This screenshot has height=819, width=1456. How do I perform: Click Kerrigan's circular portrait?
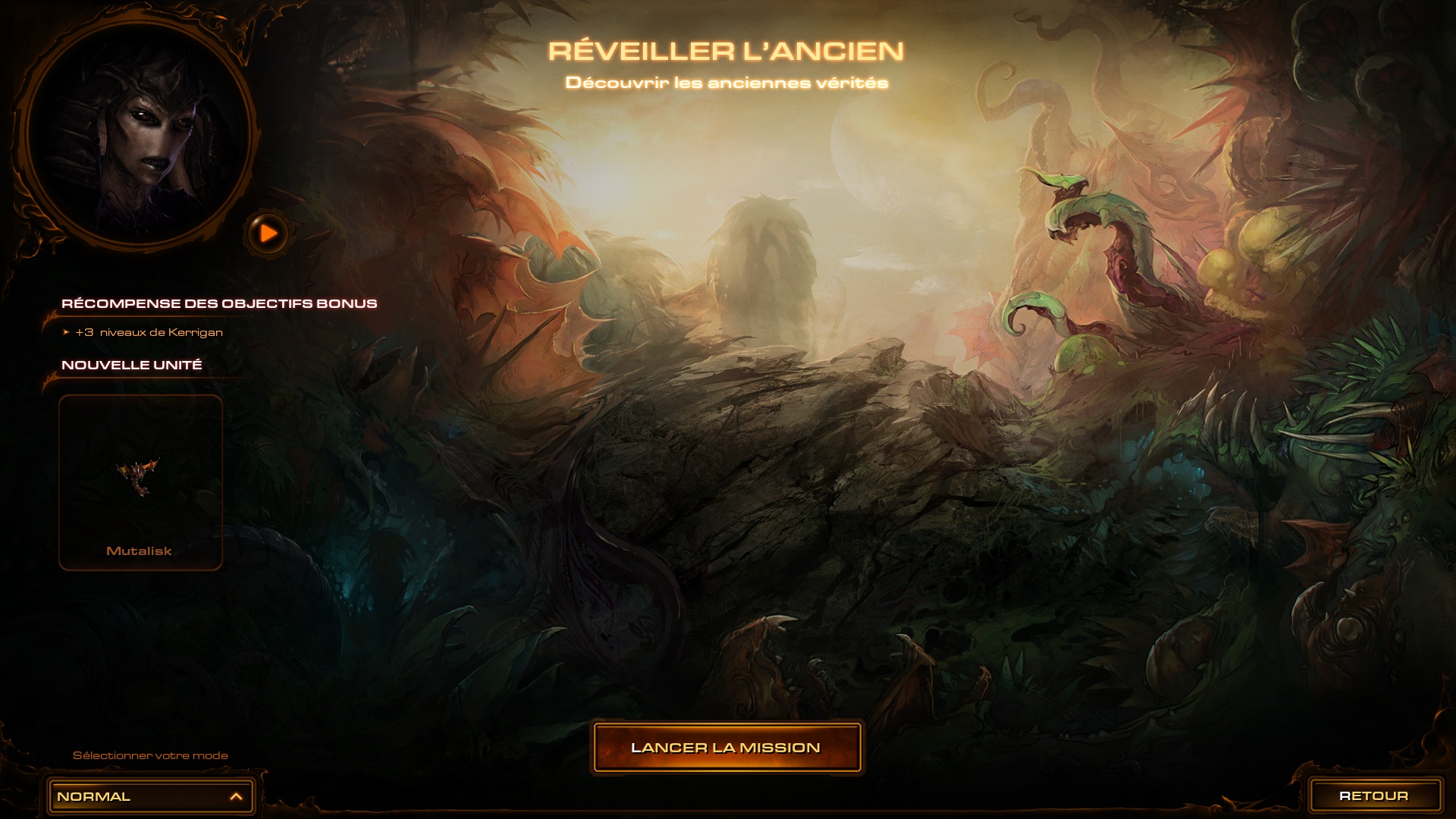[x=137, y=130]
